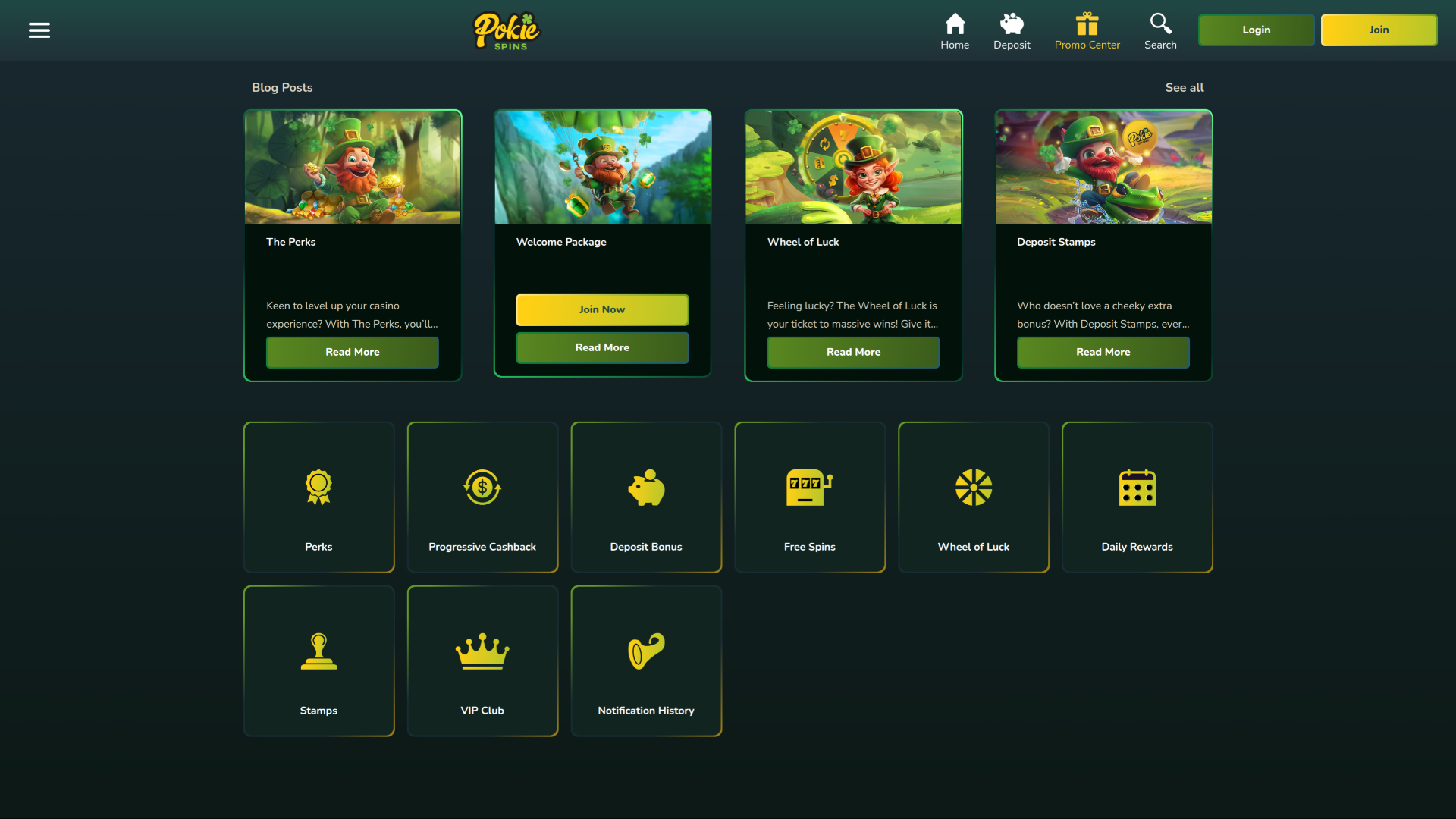Click the Stamps stamp icon
Screen dimensions: 1456x819
click(x=318, y=651)
